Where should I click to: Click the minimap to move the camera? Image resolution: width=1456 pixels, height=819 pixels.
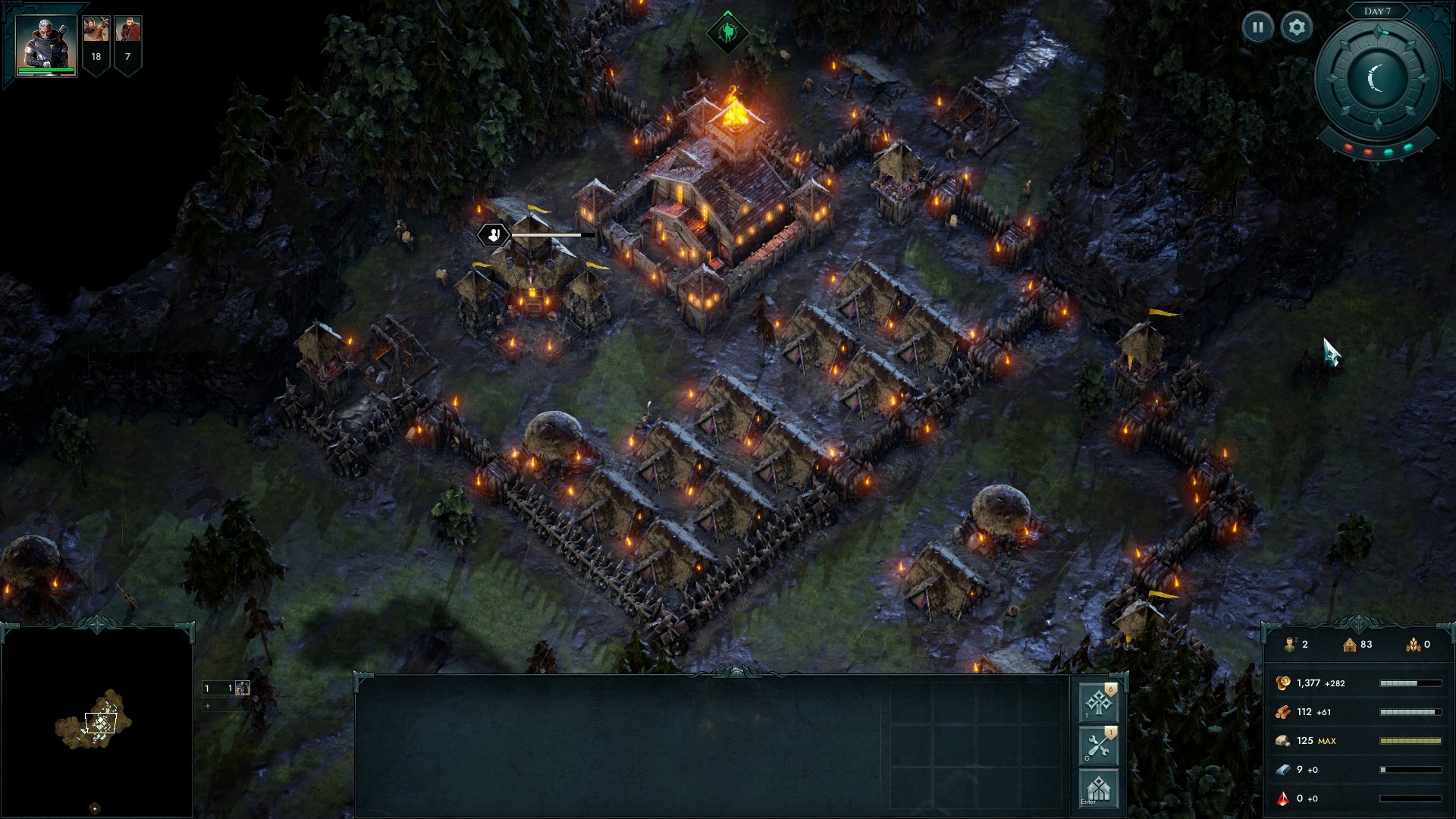coord(97,720)
